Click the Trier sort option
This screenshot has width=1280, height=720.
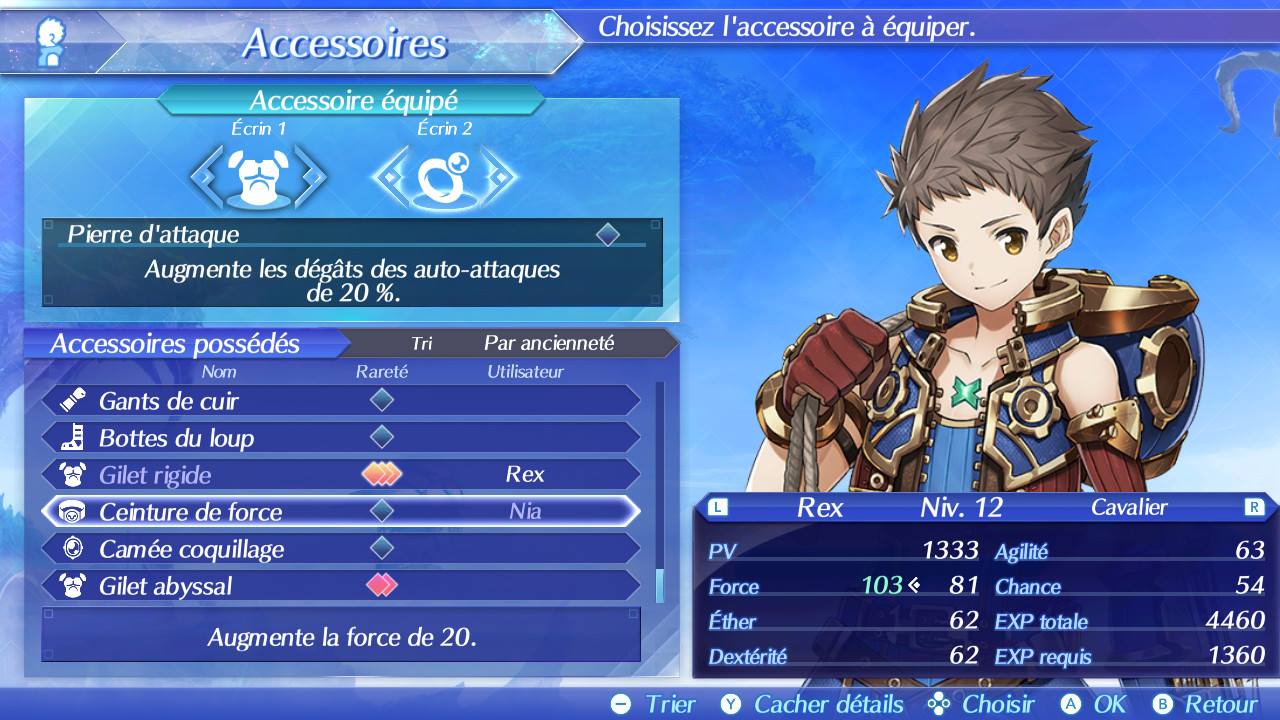654,704
